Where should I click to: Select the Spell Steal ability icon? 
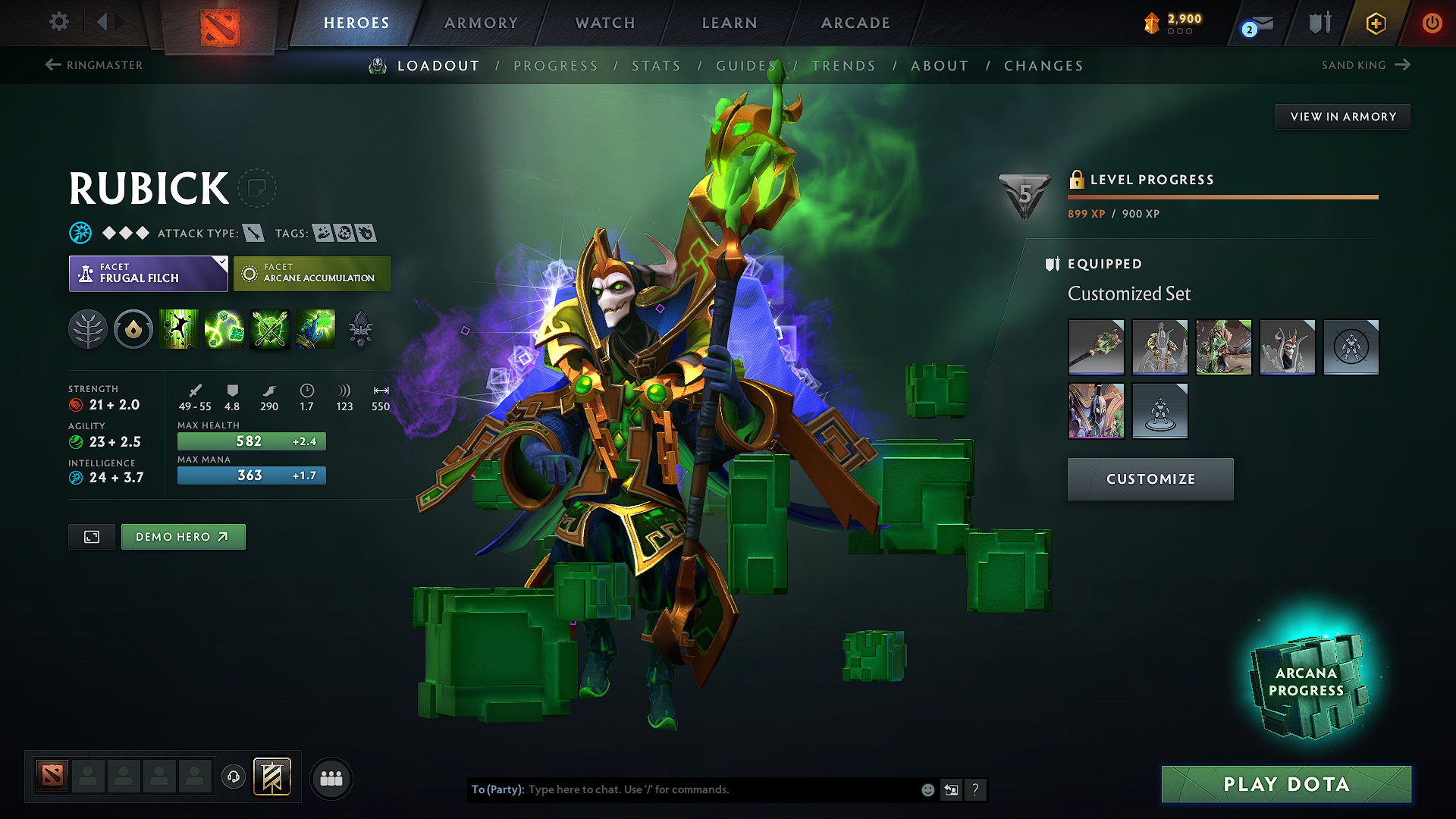[315, 328]
